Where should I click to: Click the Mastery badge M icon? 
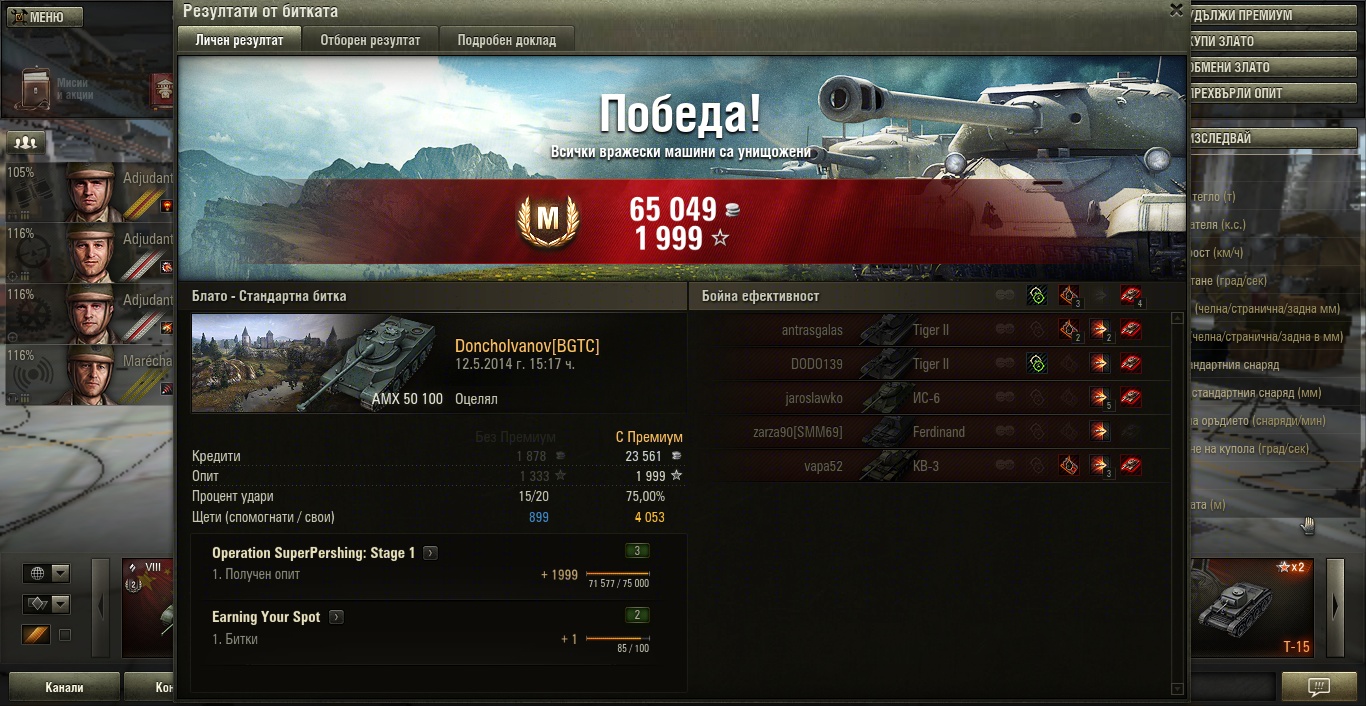(x=548, y=220)
